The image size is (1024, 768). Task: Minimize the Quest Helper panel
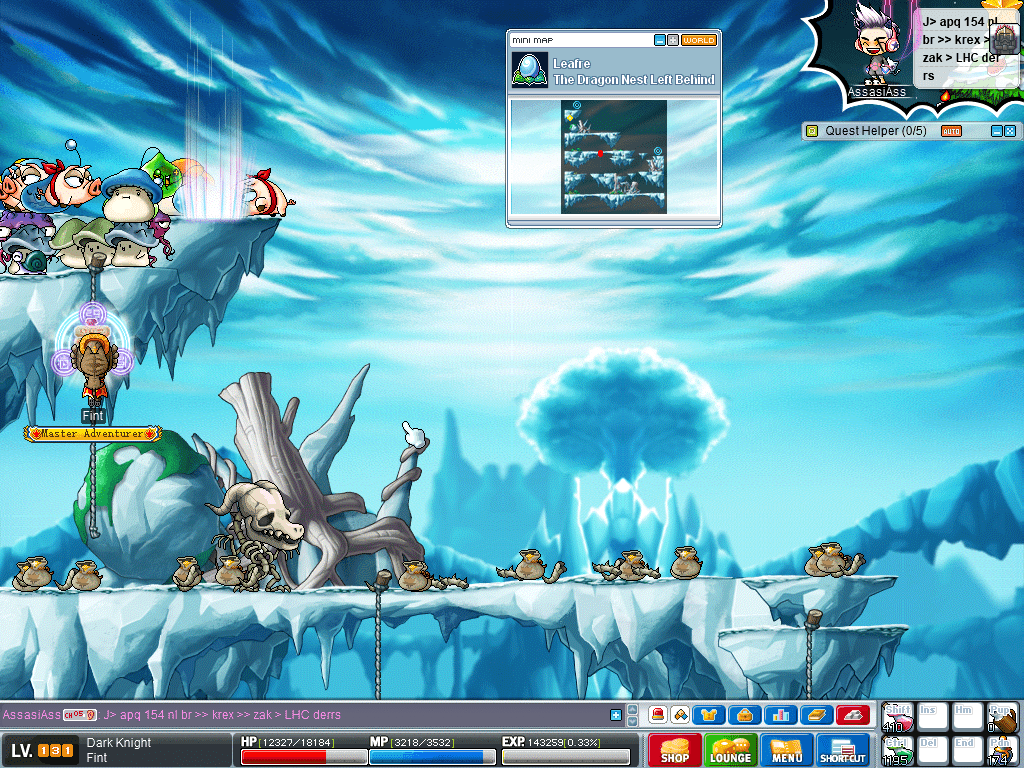coord(996,131)
